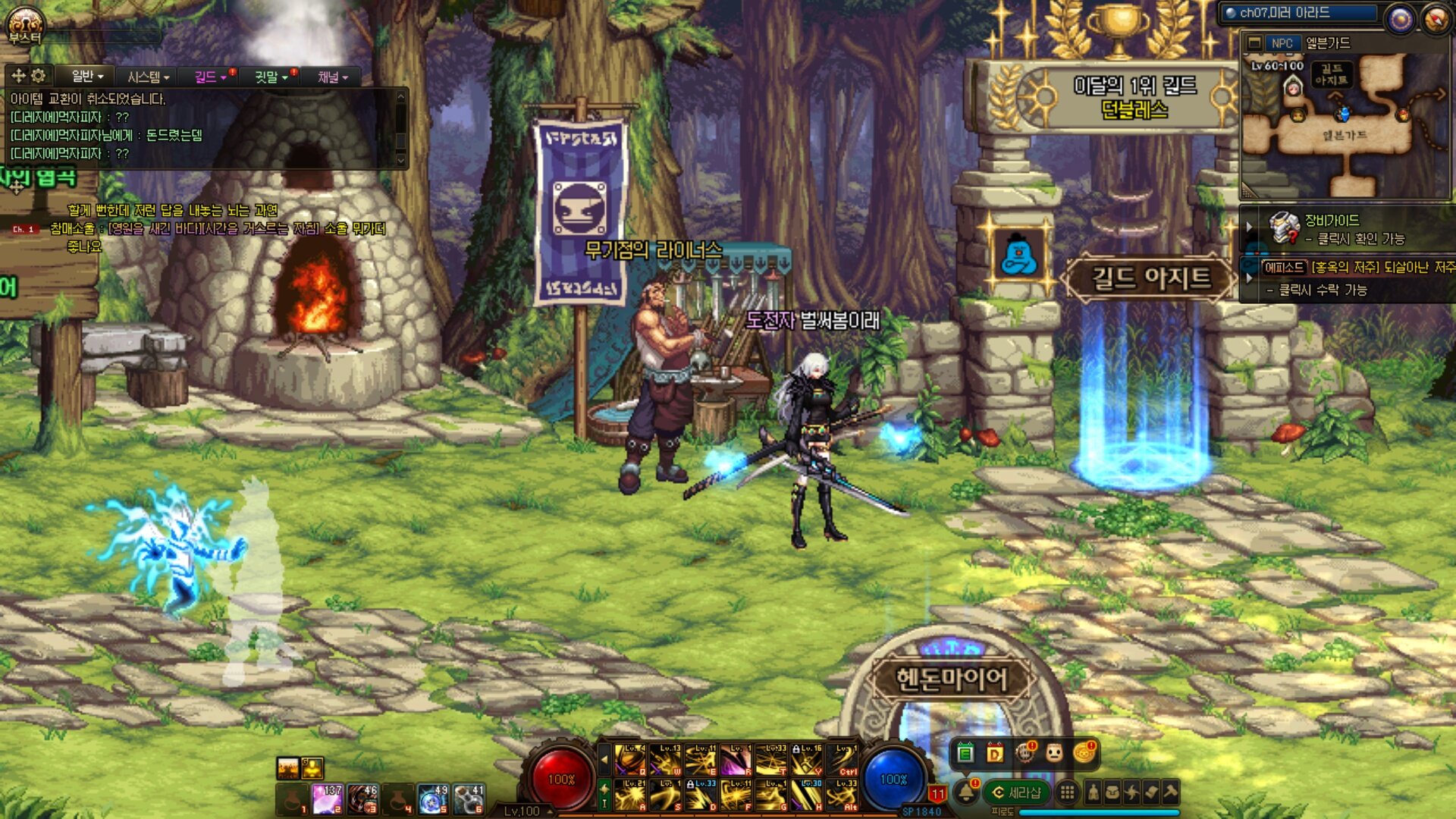1456x819 pixels.
Task: Open the 세라샵 cash shop
Action: (x=1017, y=792)
